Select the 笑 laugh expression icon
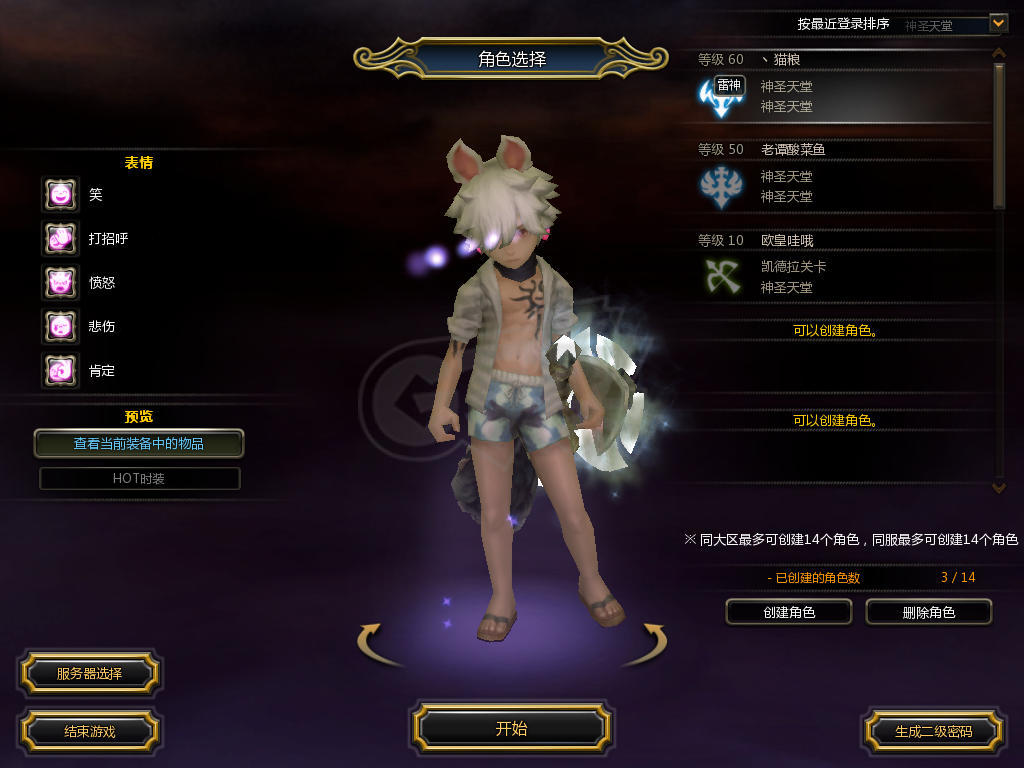This screenshot has height=768, width=1024. (60, 195)
